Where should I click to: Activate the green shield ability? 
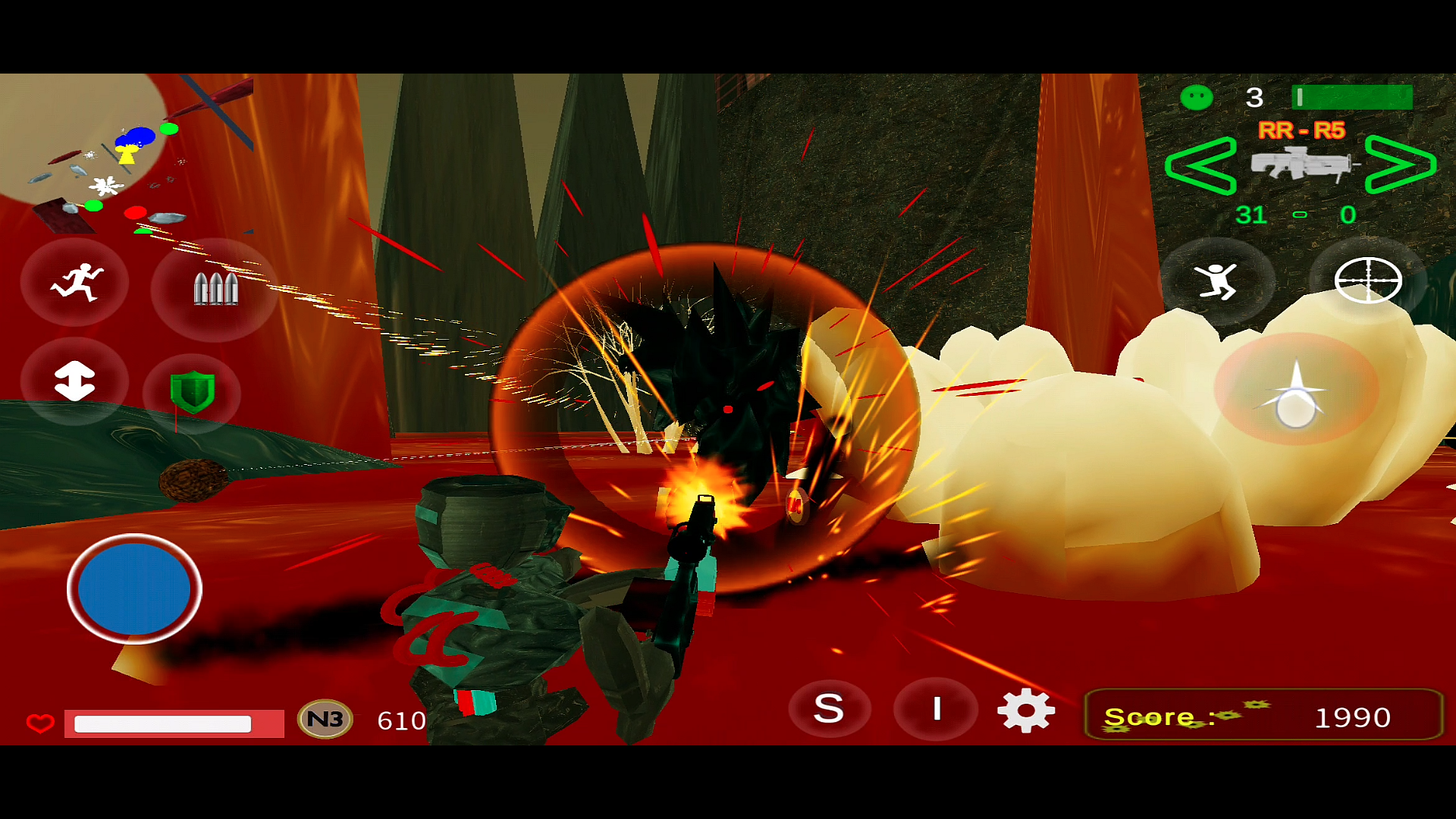coord(193,391)
